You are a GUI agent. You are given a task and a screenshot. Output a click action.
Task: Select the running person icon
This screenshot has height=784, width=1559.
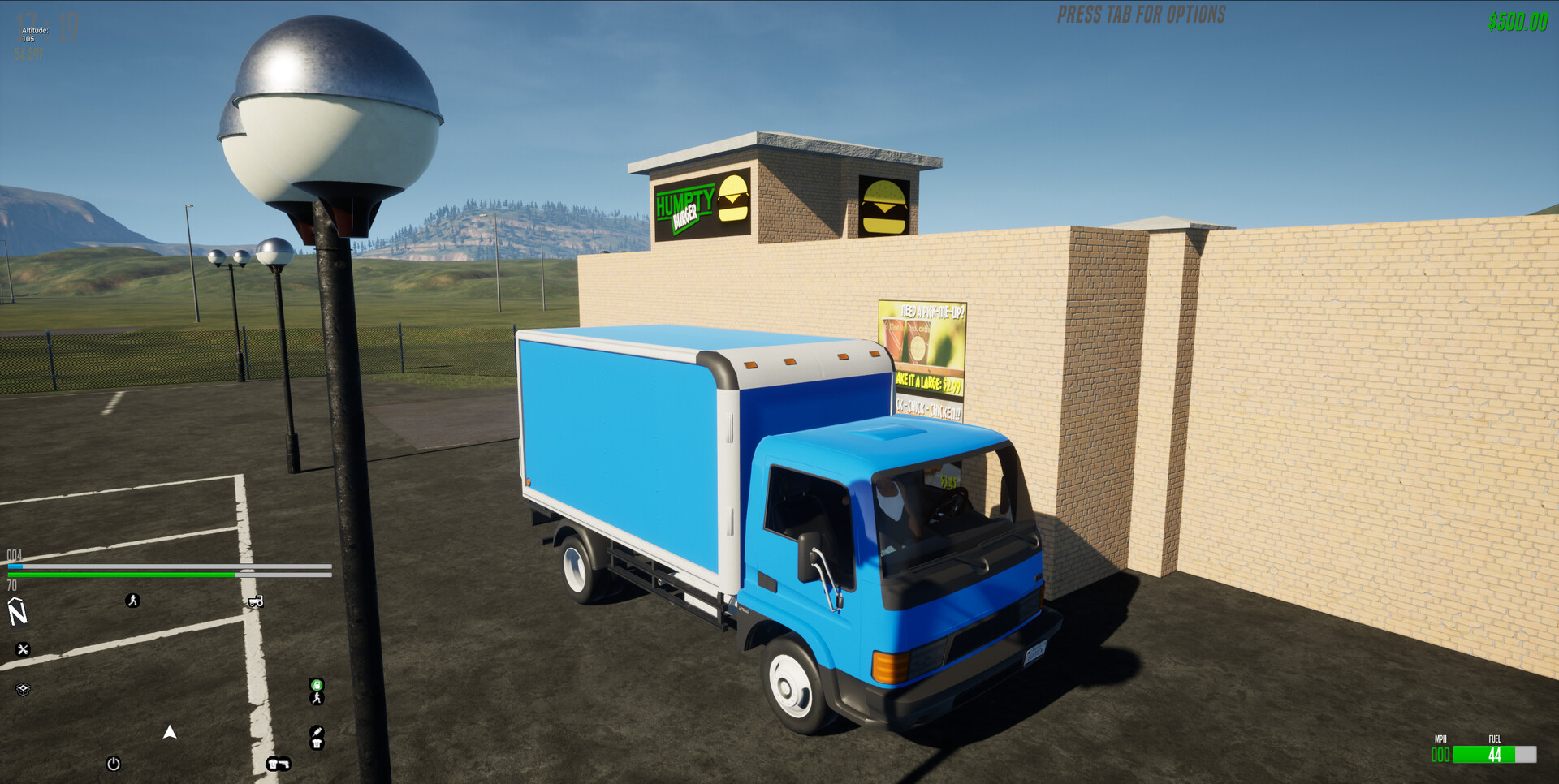click(x=132, y=600)
